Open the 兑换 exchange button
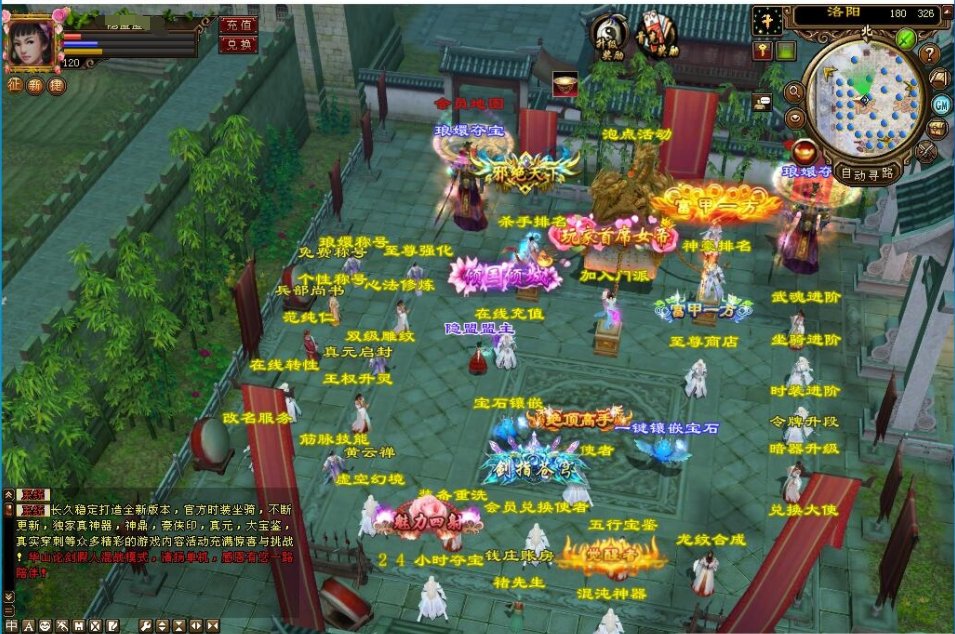955x634 pixels. [238, 44]
